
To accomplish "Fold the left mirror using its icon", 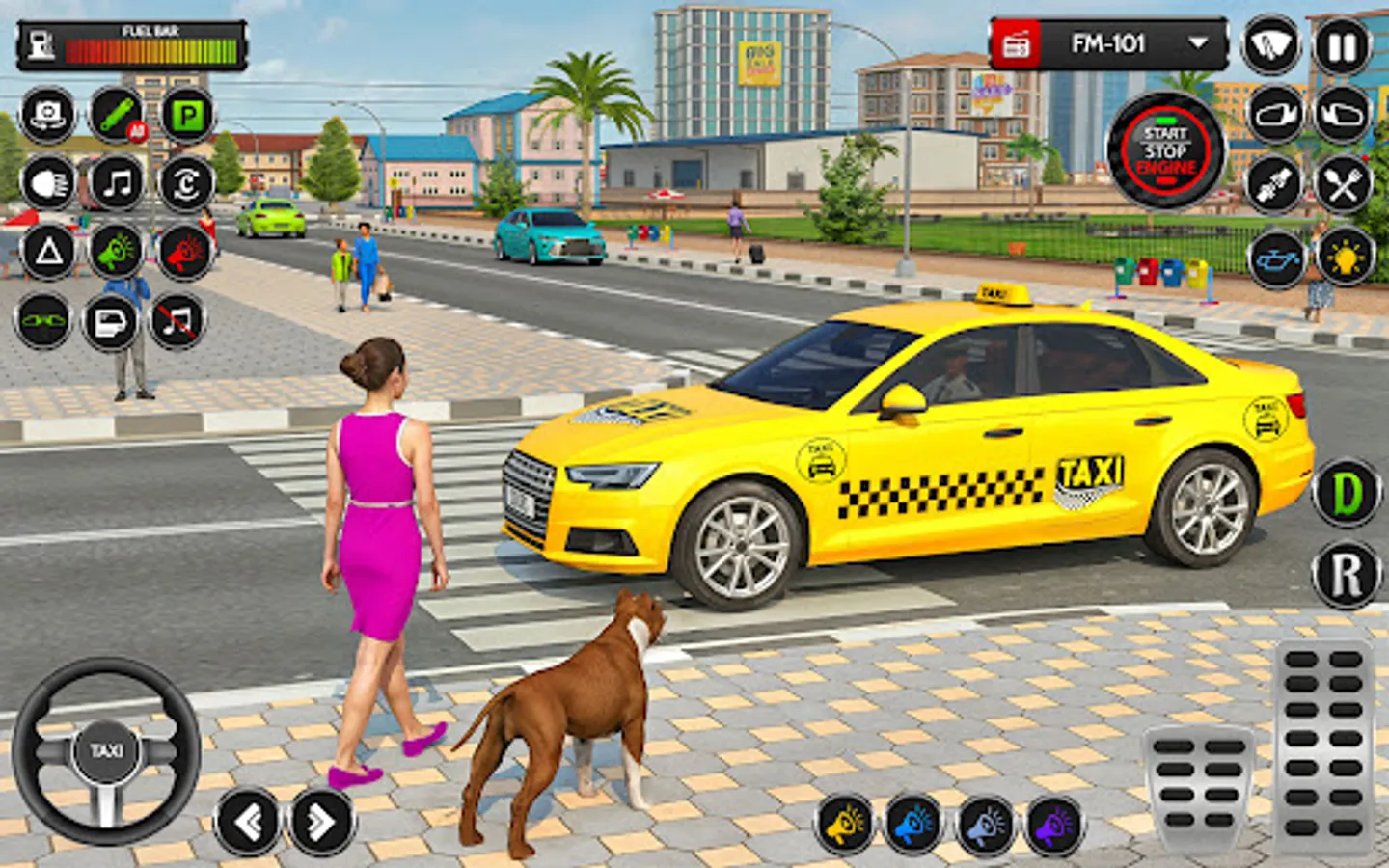I will (x=1273, y=113).
